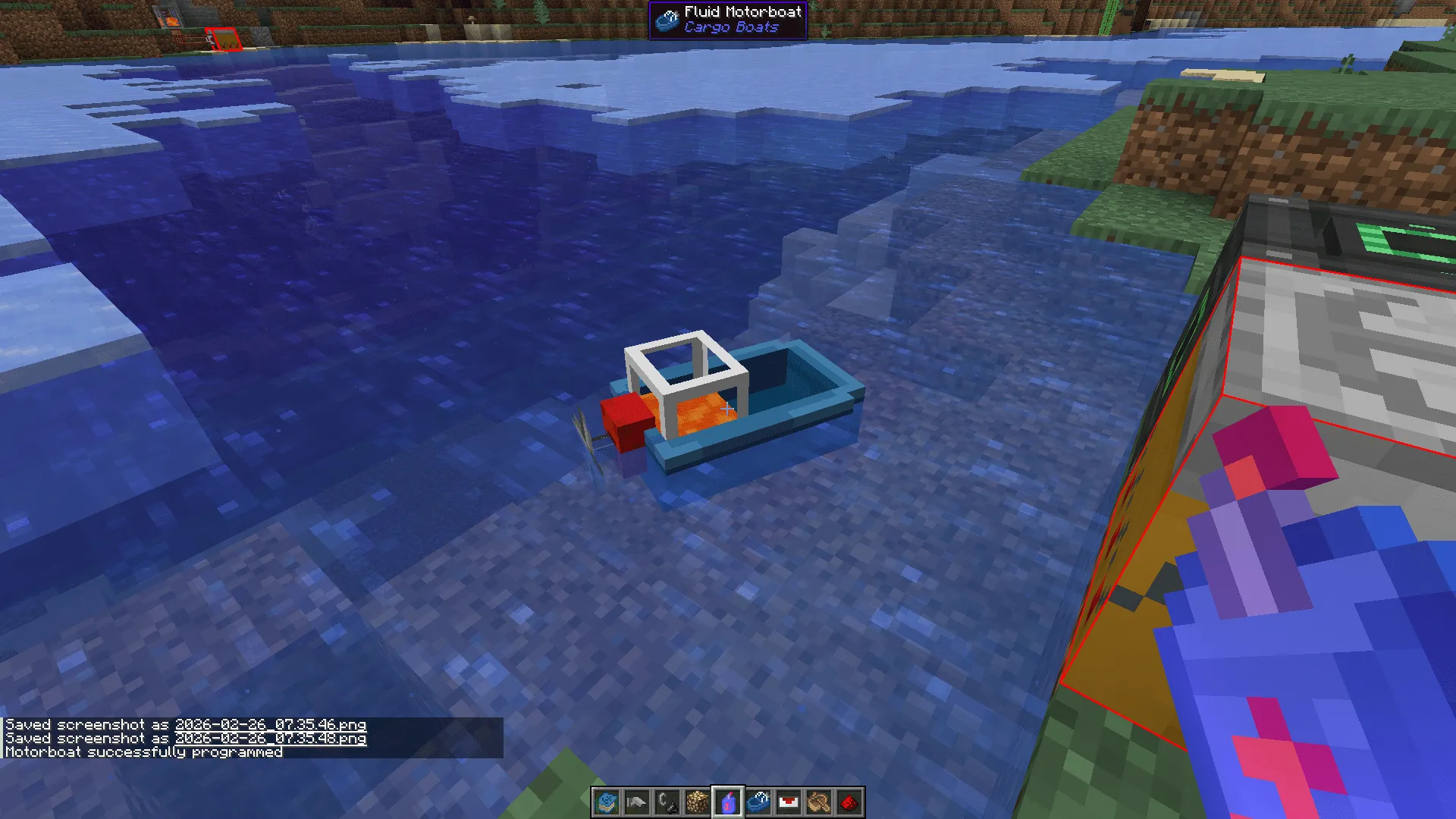Select the fishing hook item in slot three
This screenshot has width=1456, height=819.
[667, 802]
